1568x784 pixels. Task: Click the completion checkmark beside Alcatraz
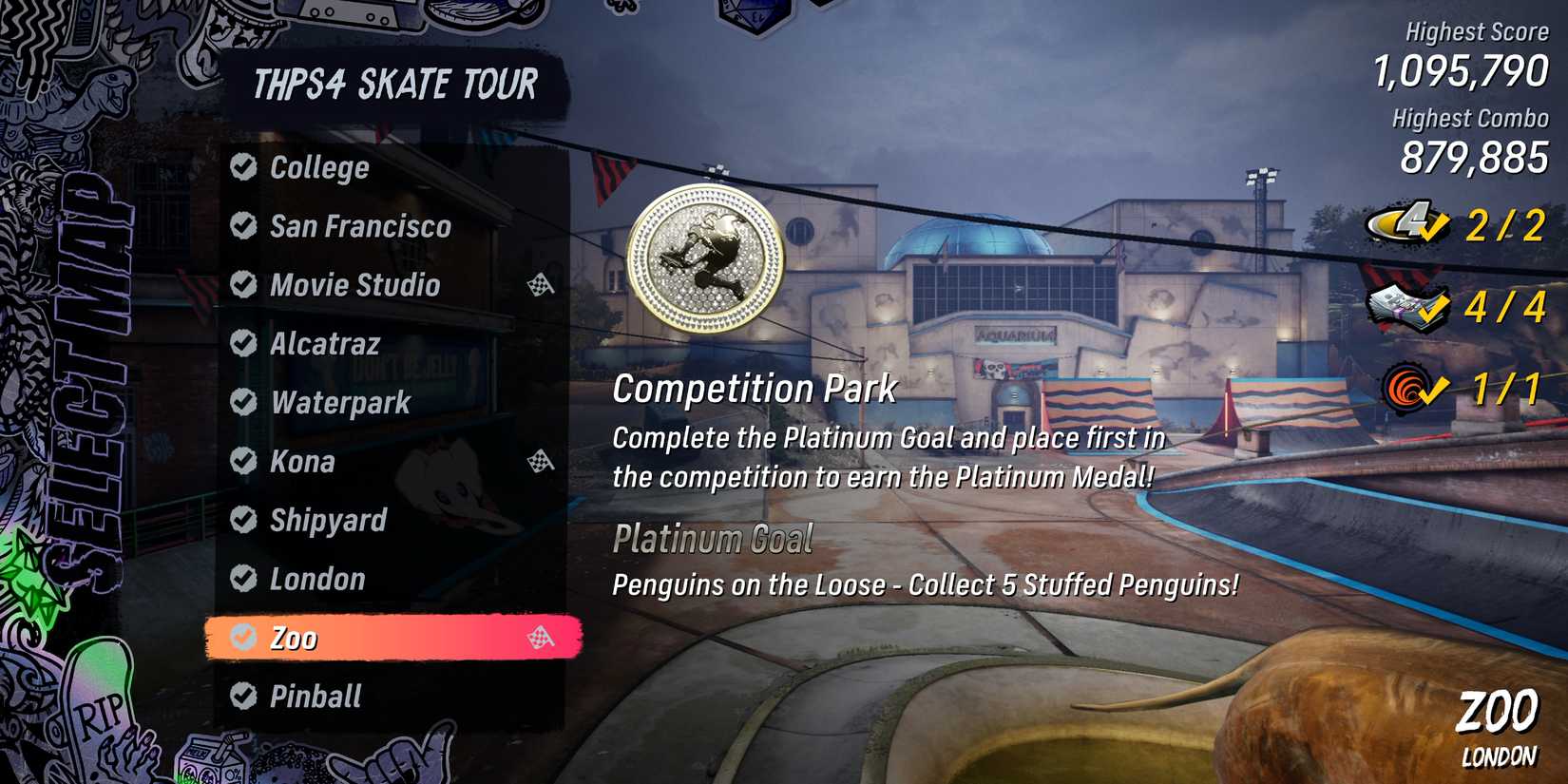(241, 344)
